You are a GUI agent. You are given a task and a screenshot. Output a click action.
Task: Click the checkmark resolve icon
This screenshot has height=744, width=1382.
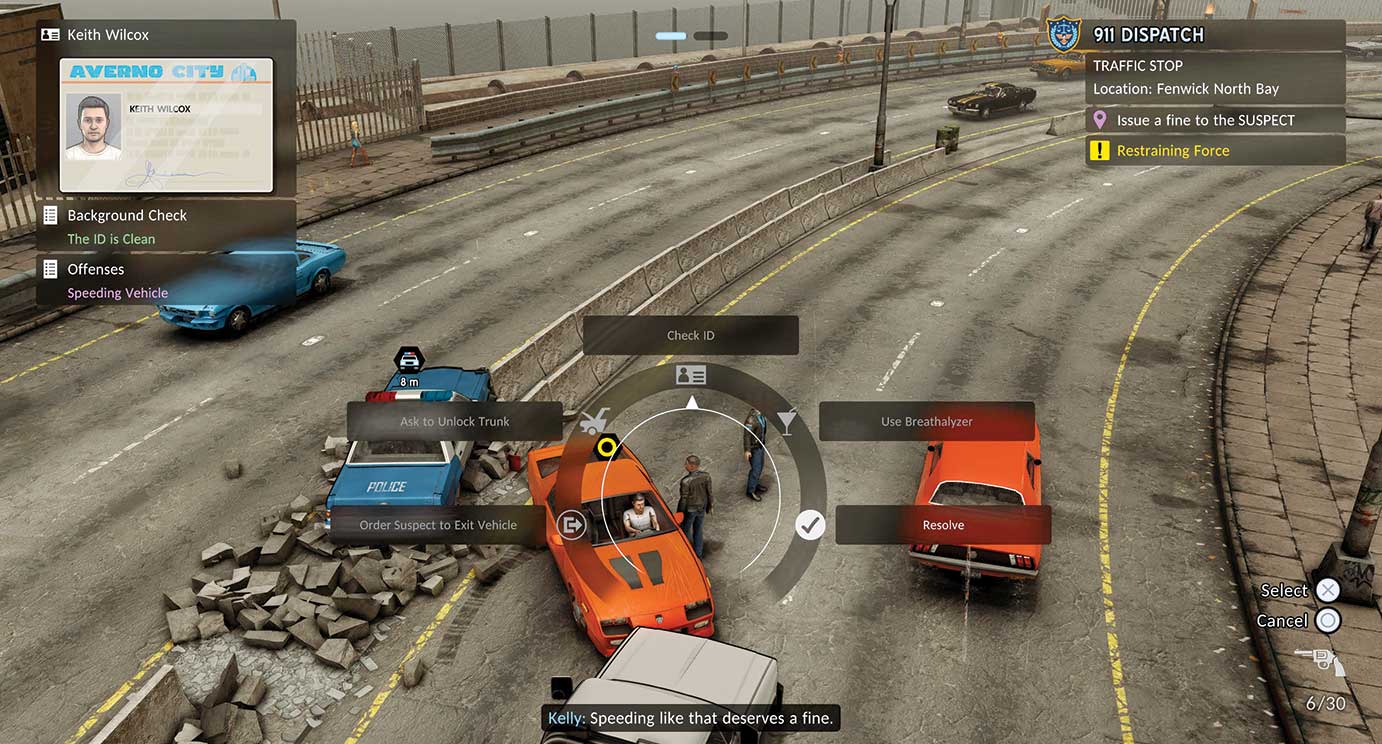(x=810, y=524)
